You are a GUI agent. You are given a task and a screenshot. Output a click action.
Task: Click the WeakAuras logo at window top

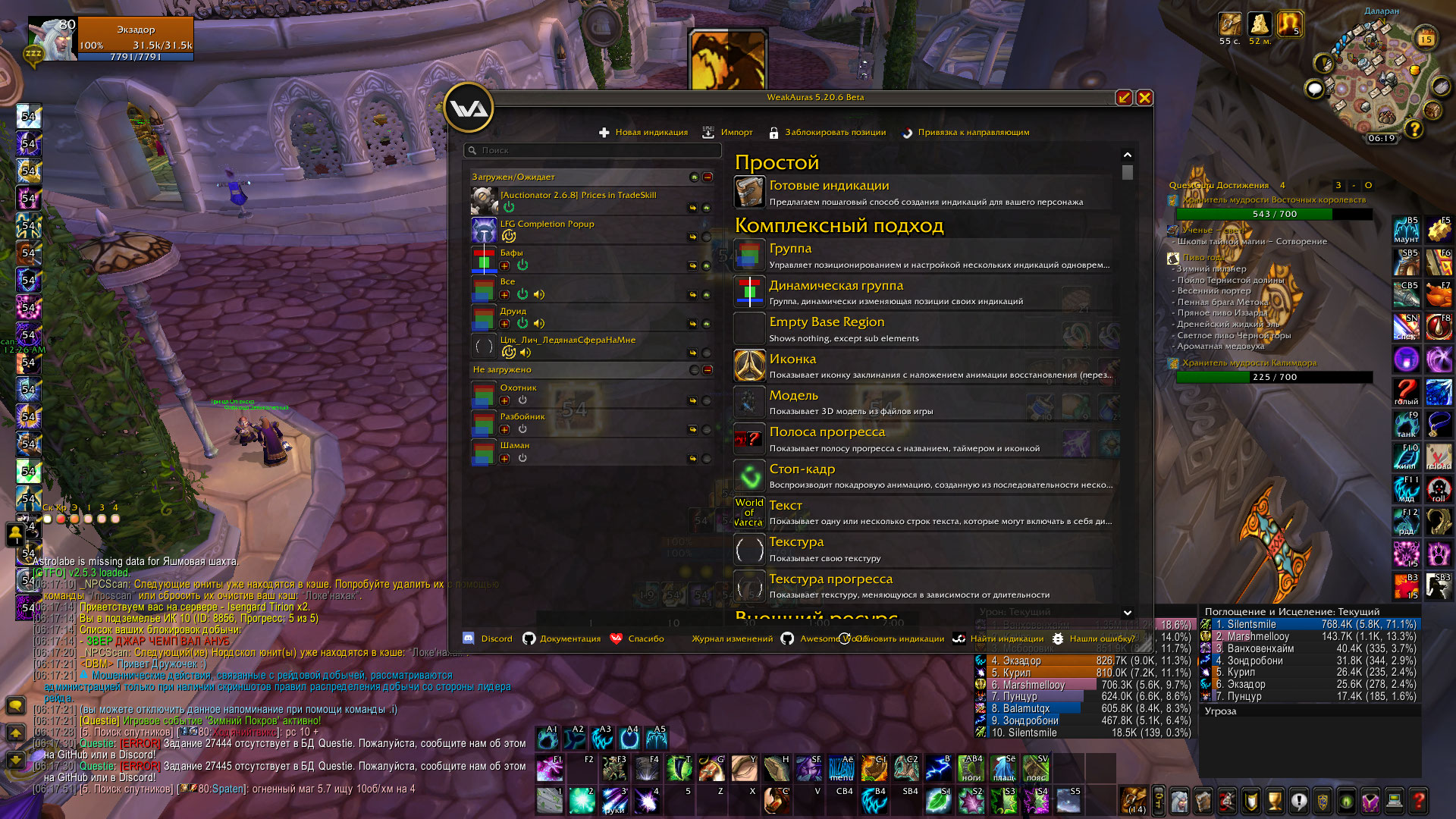(x=468, y=108)
